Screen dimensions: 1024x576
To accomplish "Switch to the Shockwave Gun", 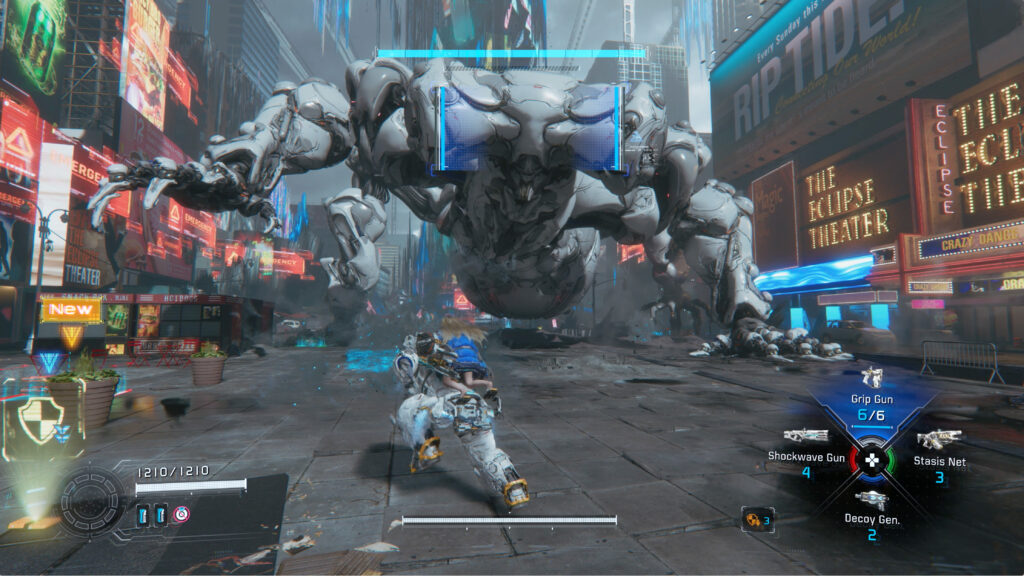I will coord(805,437).
